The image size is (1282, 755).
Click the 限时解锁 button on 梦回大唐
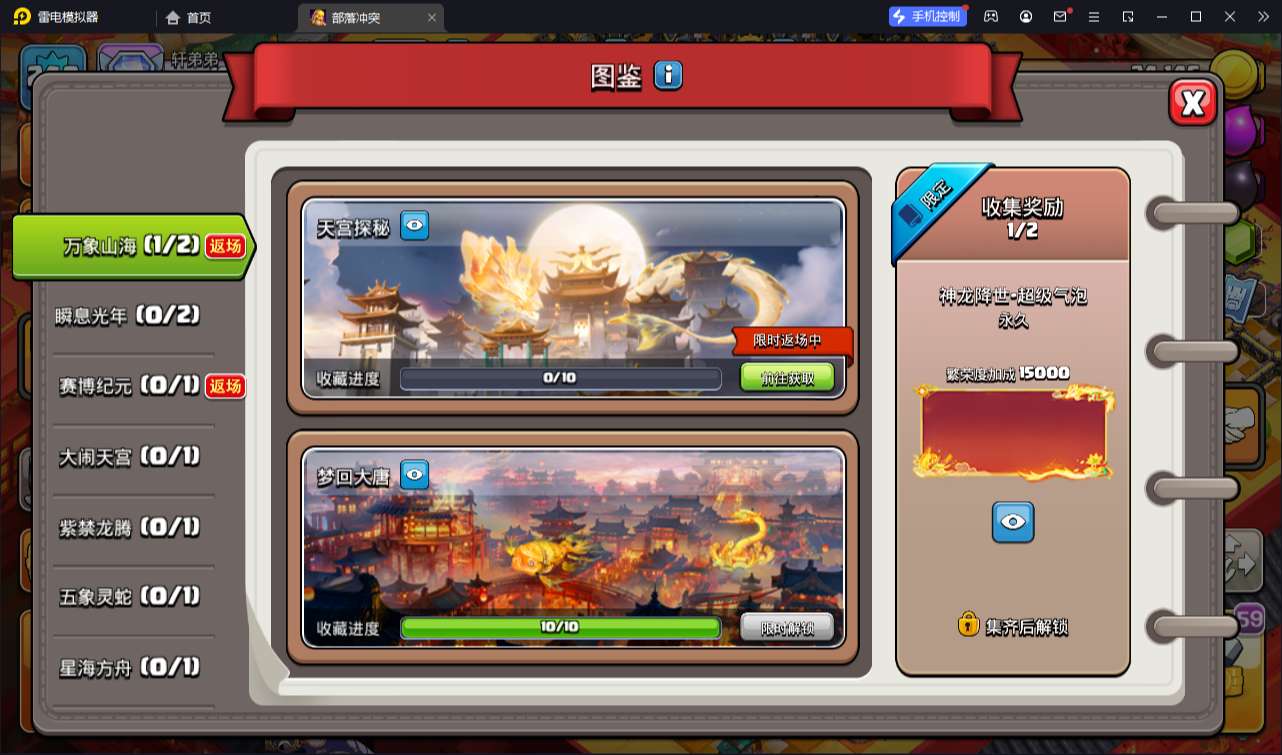pos(786,628)
